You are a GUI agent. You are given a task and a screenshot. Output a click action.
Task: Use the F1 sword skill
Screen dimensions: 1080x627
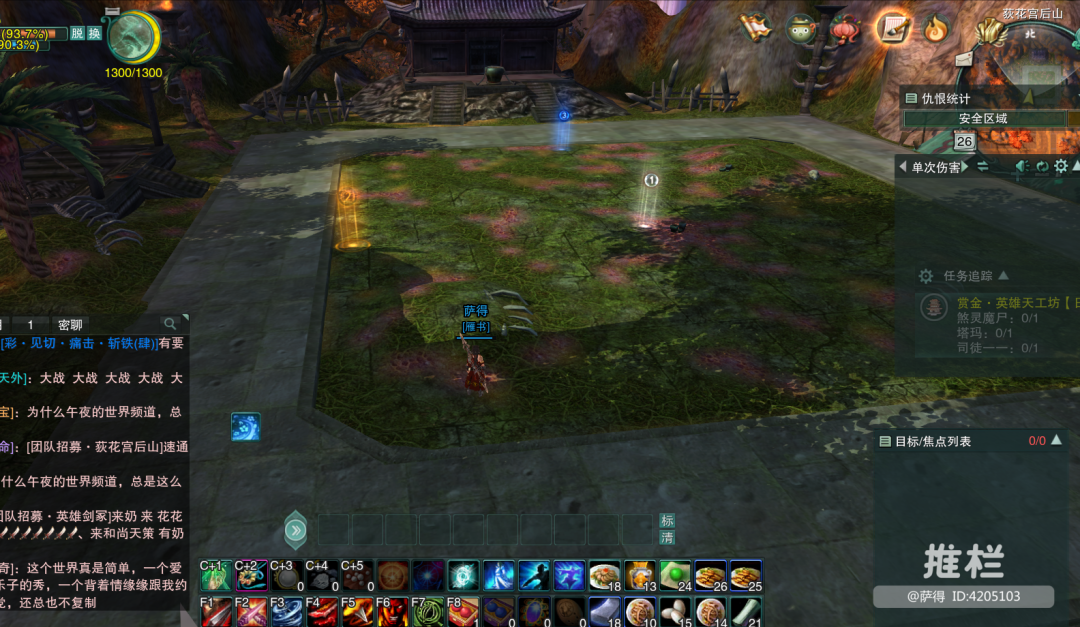tap(216, 611)
